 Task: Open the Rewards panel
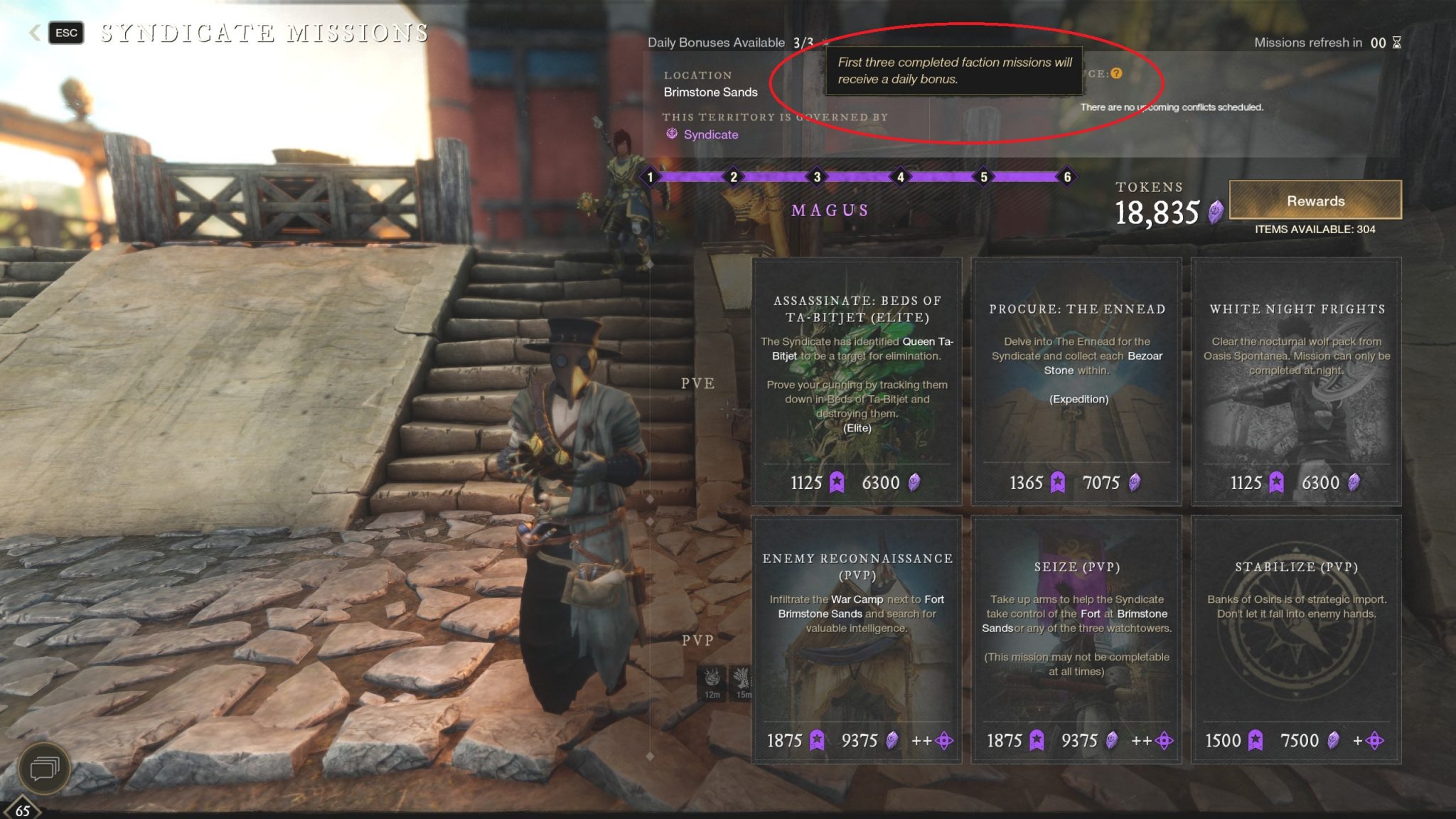[x=1316, y=201]
